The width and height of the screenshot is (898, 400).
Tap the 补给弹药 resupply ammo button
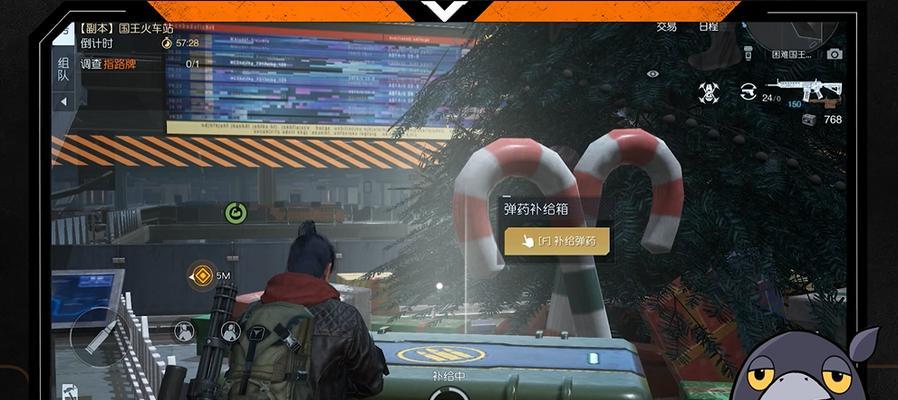coord(557,241)
